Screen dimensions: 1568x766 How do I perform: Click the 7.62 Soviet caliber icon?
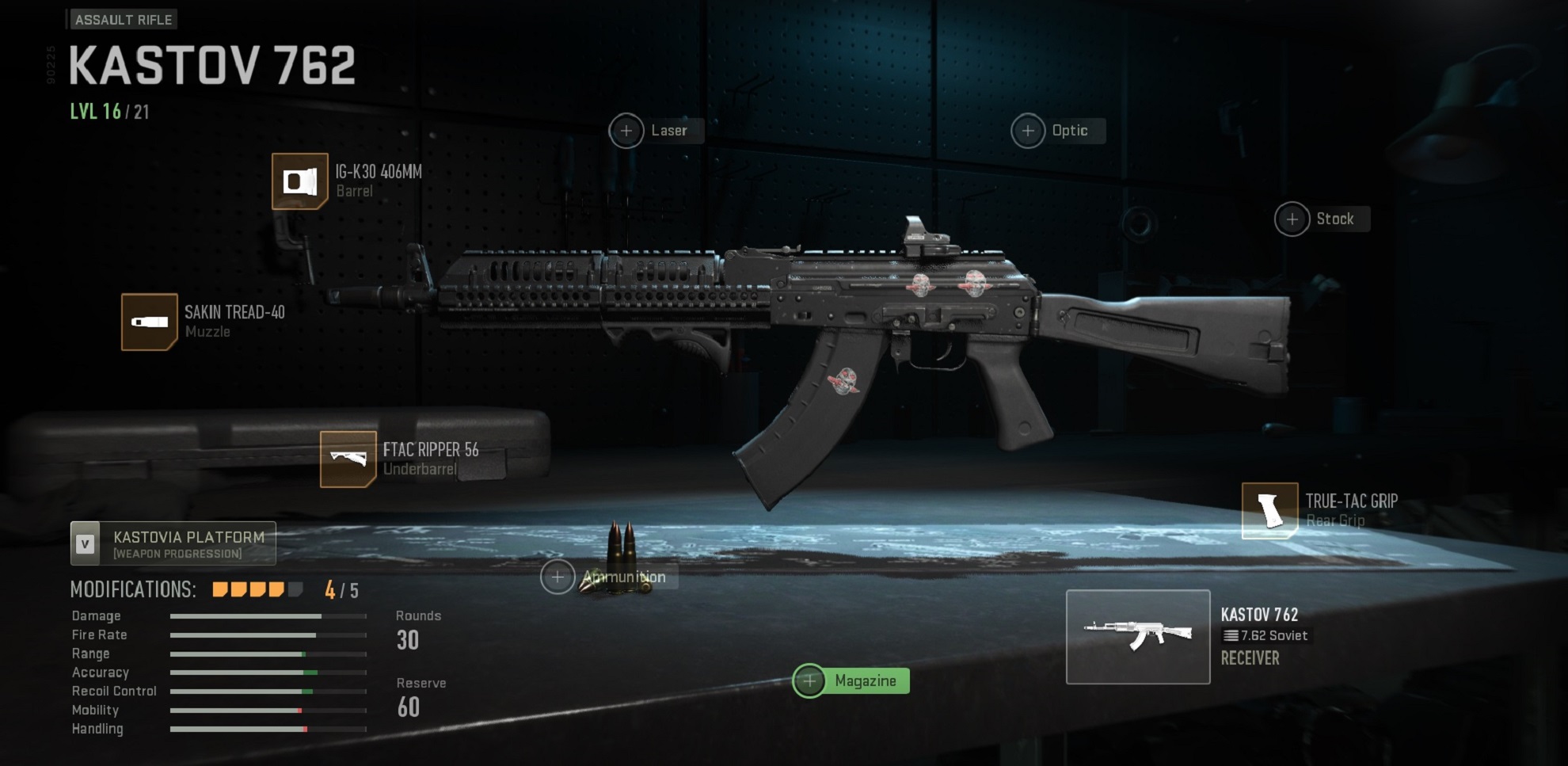coord(1231,635)
